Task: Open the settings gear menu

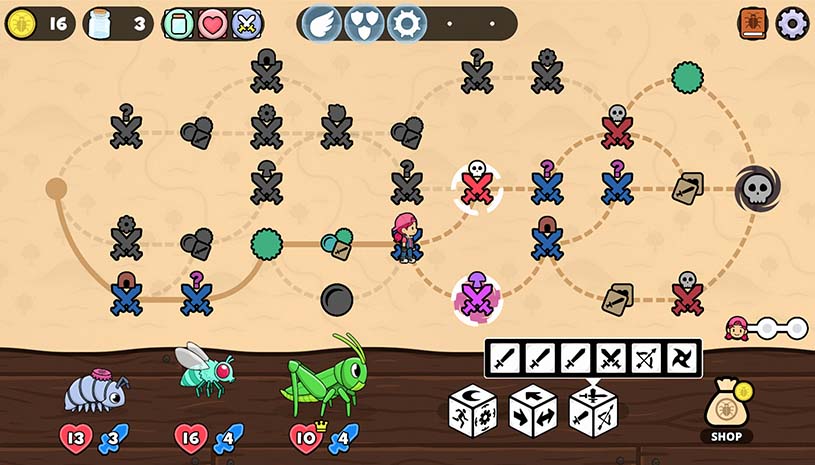Action: point(792,23)
